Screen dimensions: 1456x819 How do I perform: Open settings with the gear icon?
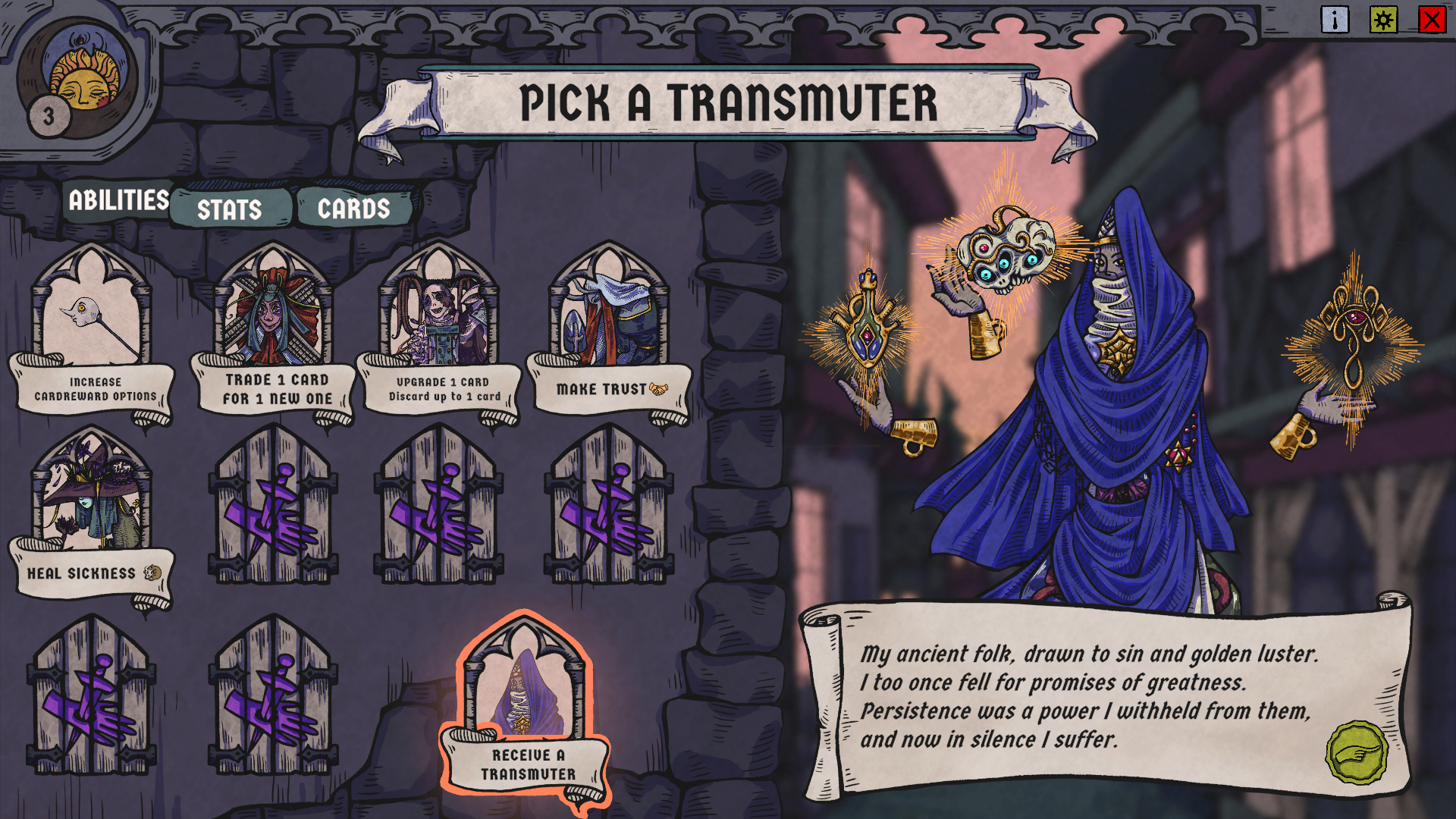tap(1383, 20)
